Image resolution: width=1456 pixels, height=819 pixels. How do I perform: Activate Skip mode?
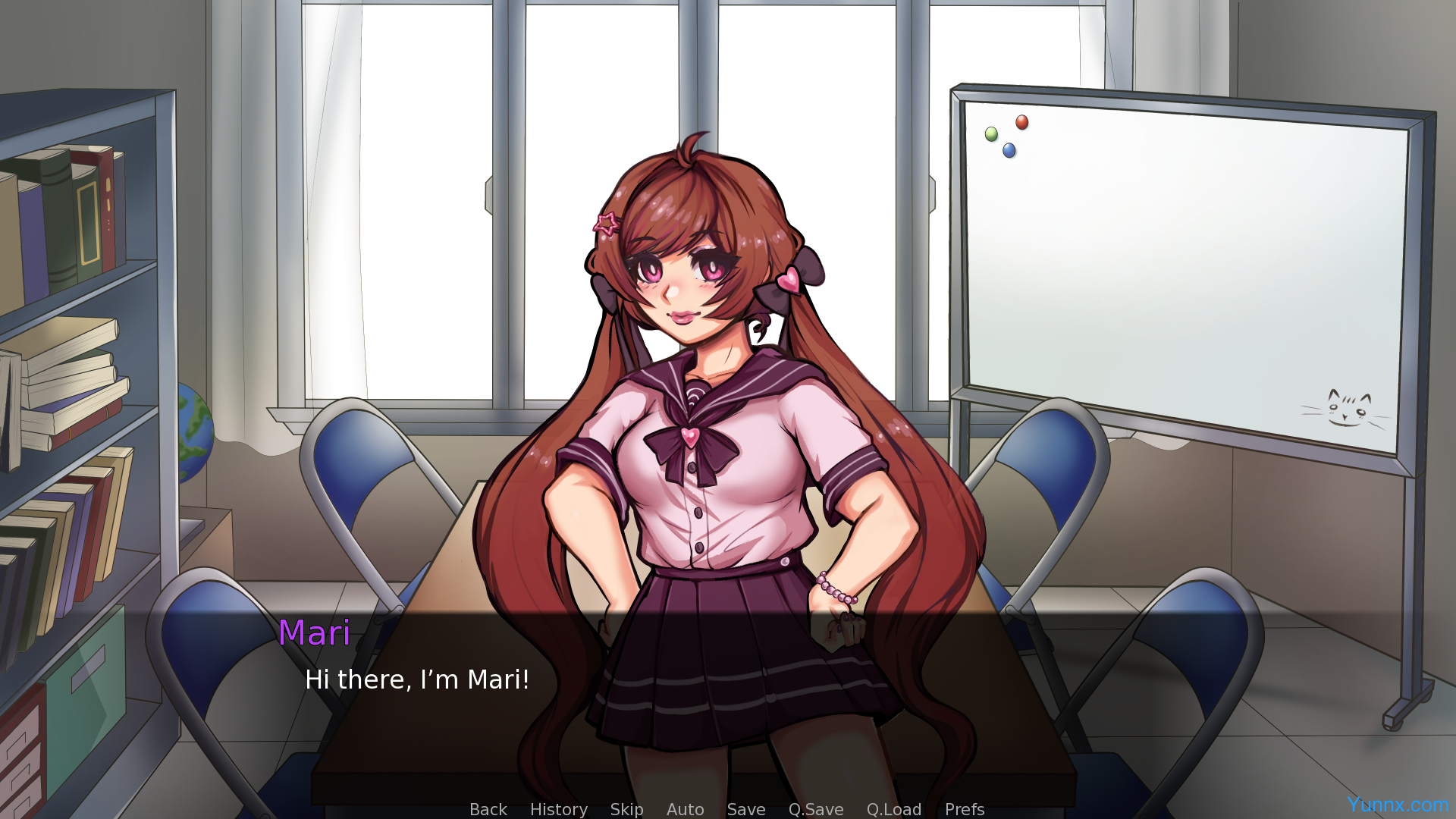coord(626,809)
